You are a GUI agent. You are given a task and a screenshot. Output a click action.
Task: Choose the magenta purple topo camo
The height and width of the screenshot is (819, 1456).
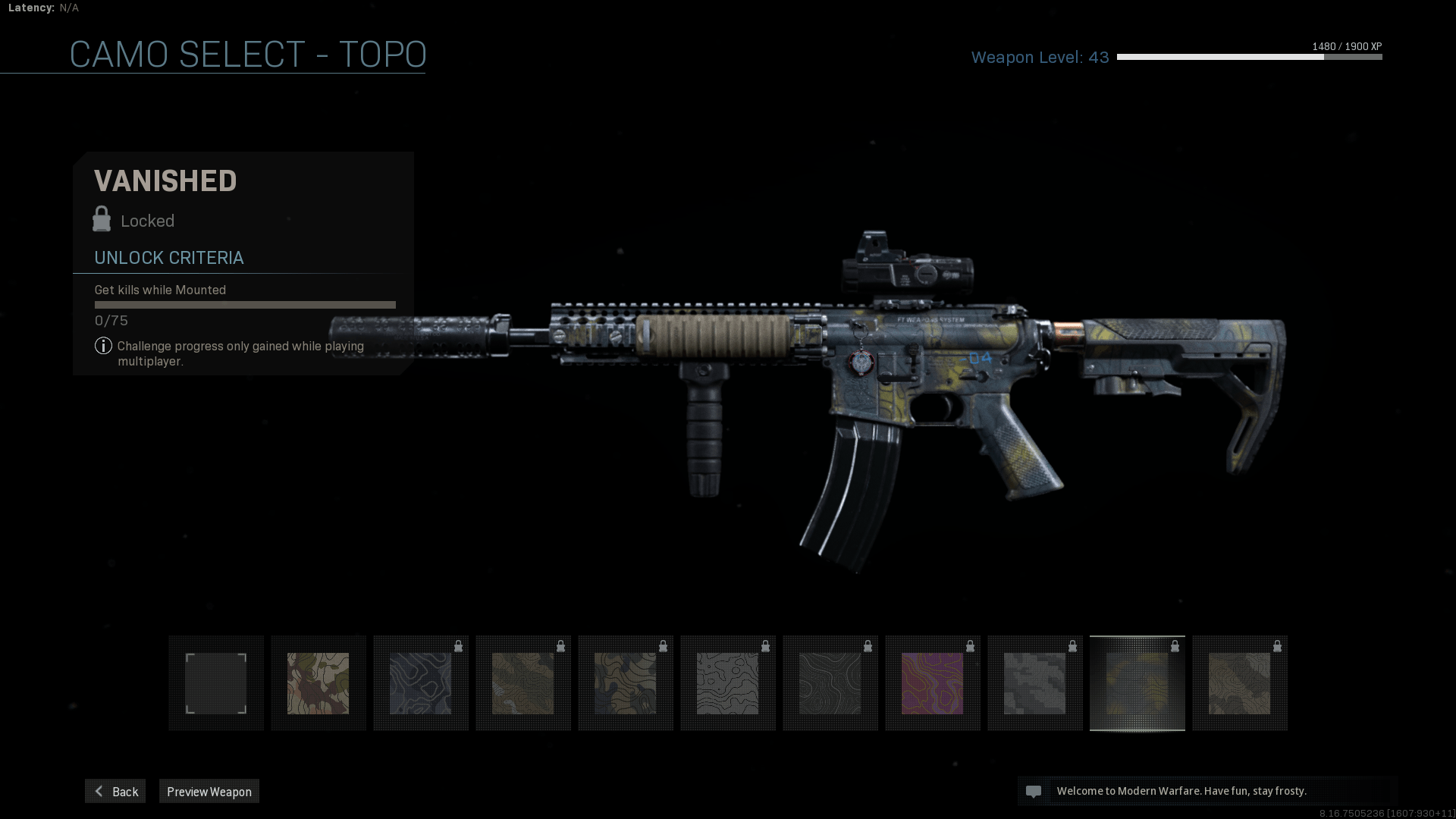click(933, 683)
